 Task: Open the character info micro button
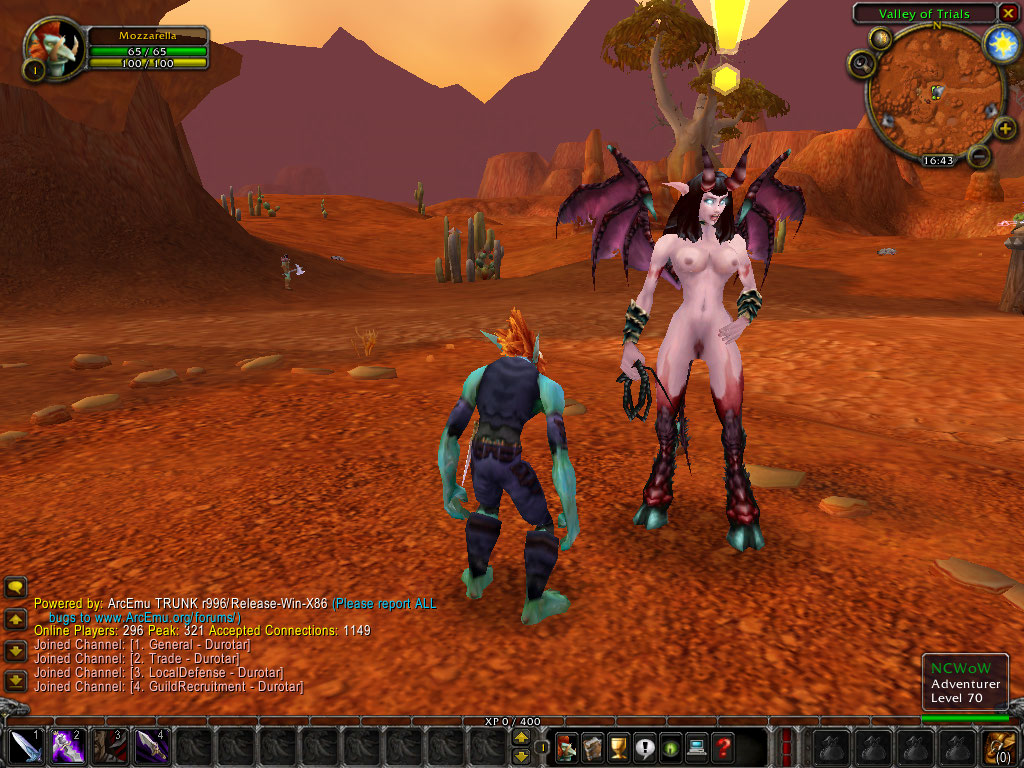tap(568, 746)
